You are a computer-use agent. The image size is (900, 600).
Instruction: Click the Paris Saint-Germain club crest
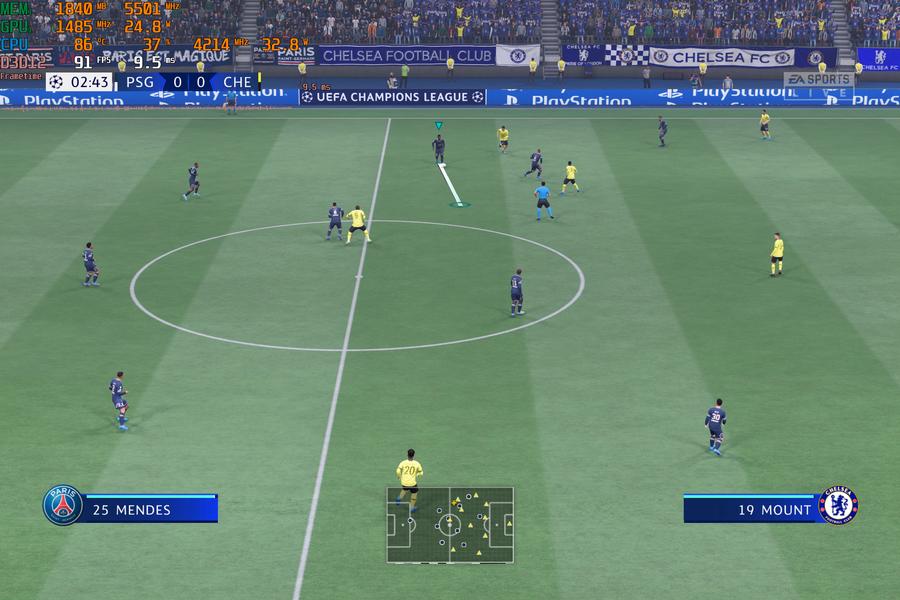(62, 506)
